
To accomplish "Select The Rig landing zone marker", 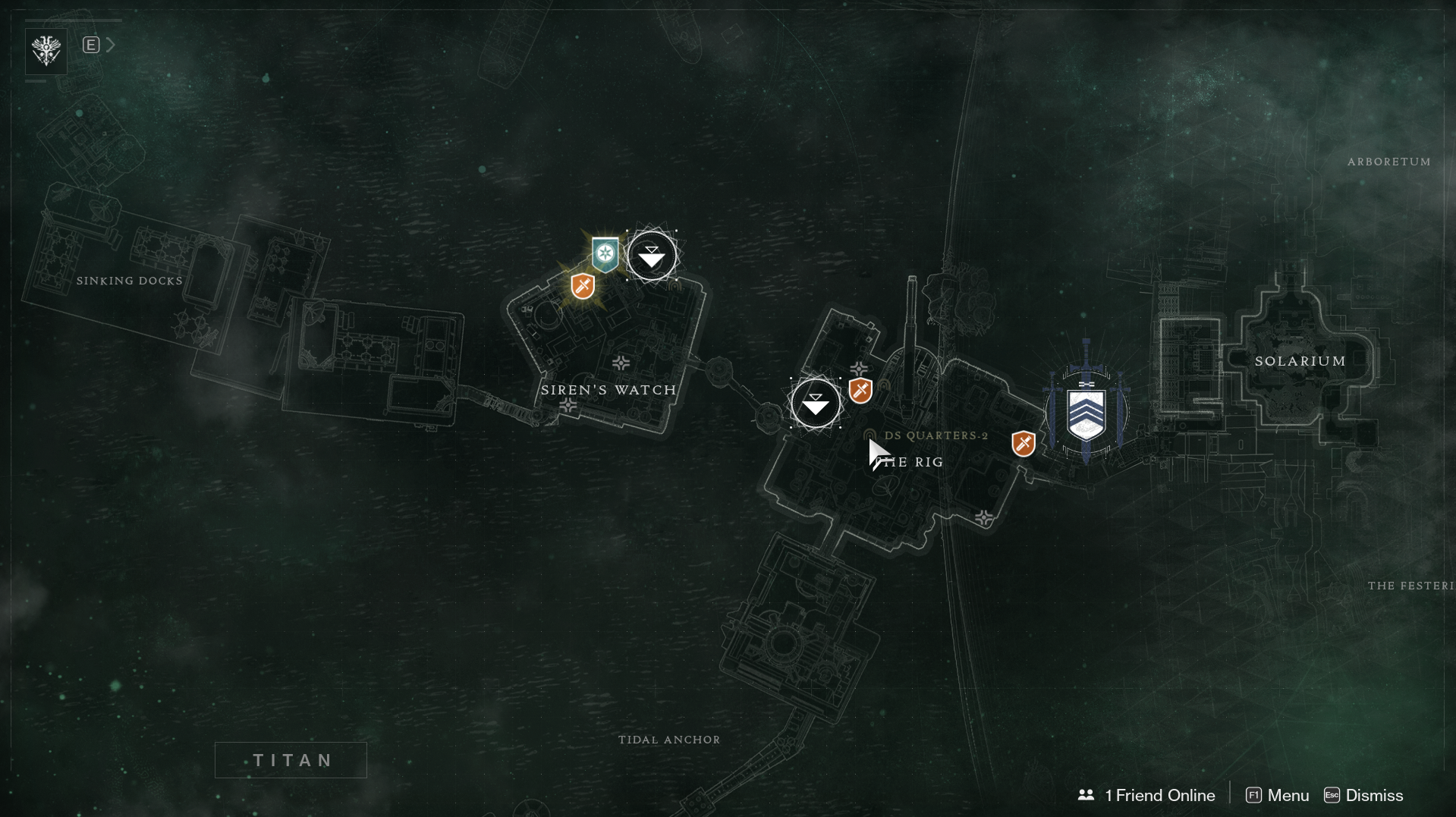I will click(x=815, y=403).
